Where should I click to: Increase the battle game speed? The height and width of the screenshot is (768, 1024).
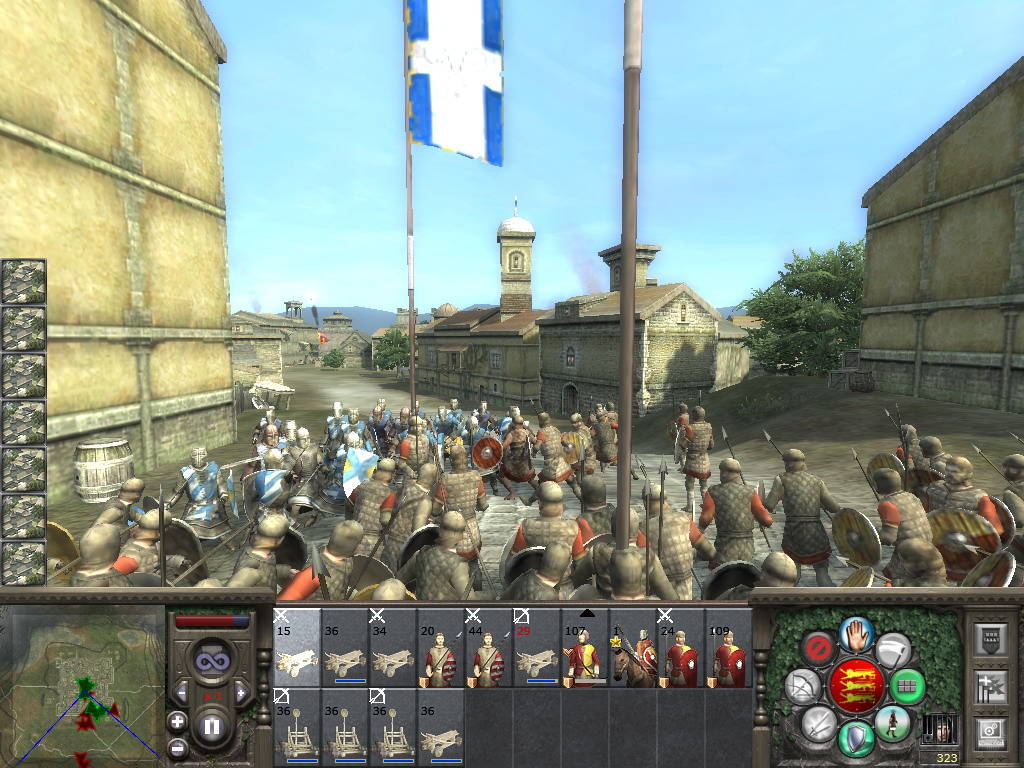[240, 692]
